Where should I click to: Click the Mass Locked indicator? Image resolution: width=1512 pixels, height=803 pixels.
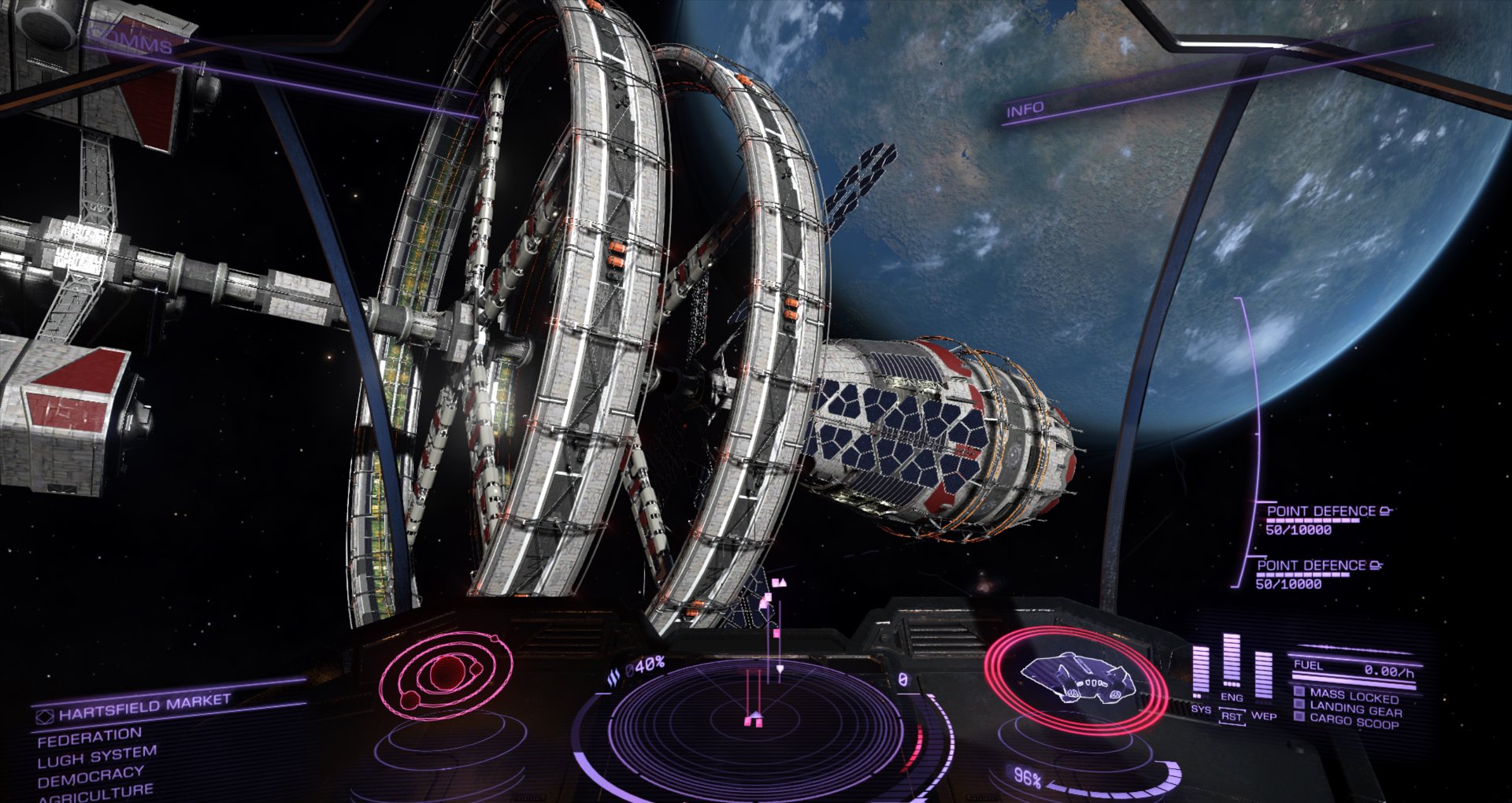pyautogui.click(x=1353, y=696)
